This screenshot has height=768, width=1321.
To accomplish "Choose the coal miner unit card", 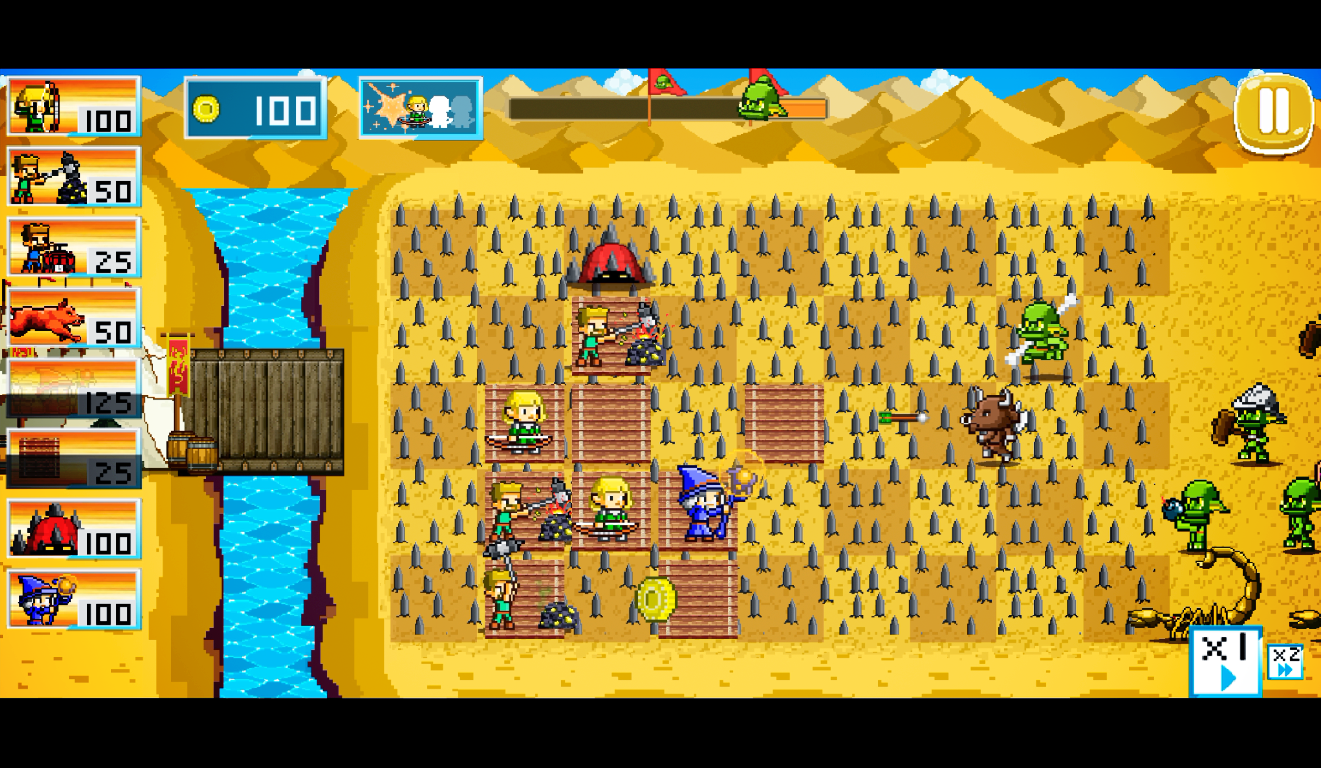I will click(73, 177).
